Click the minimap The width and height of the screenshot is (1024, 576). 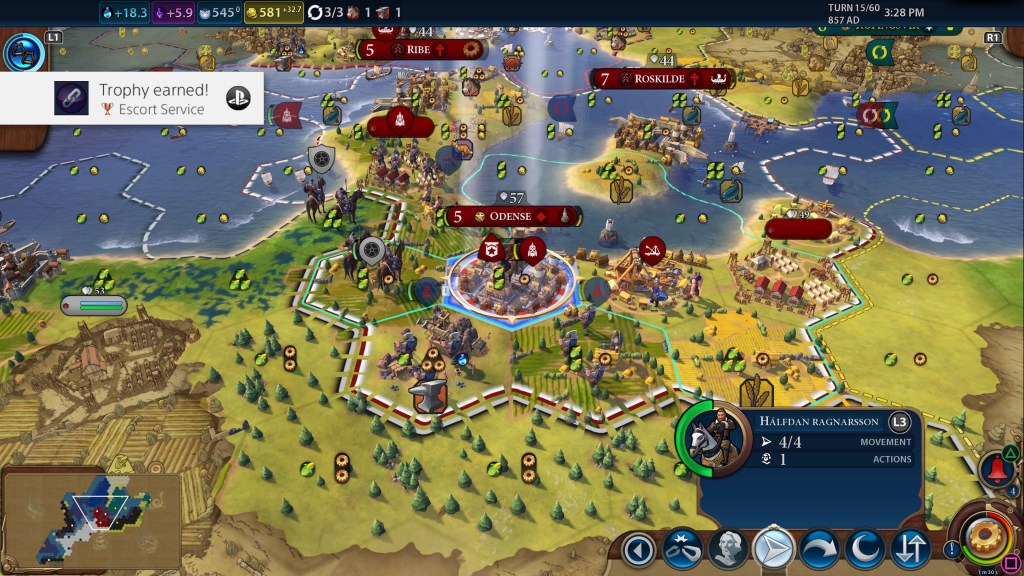(90, 516)
